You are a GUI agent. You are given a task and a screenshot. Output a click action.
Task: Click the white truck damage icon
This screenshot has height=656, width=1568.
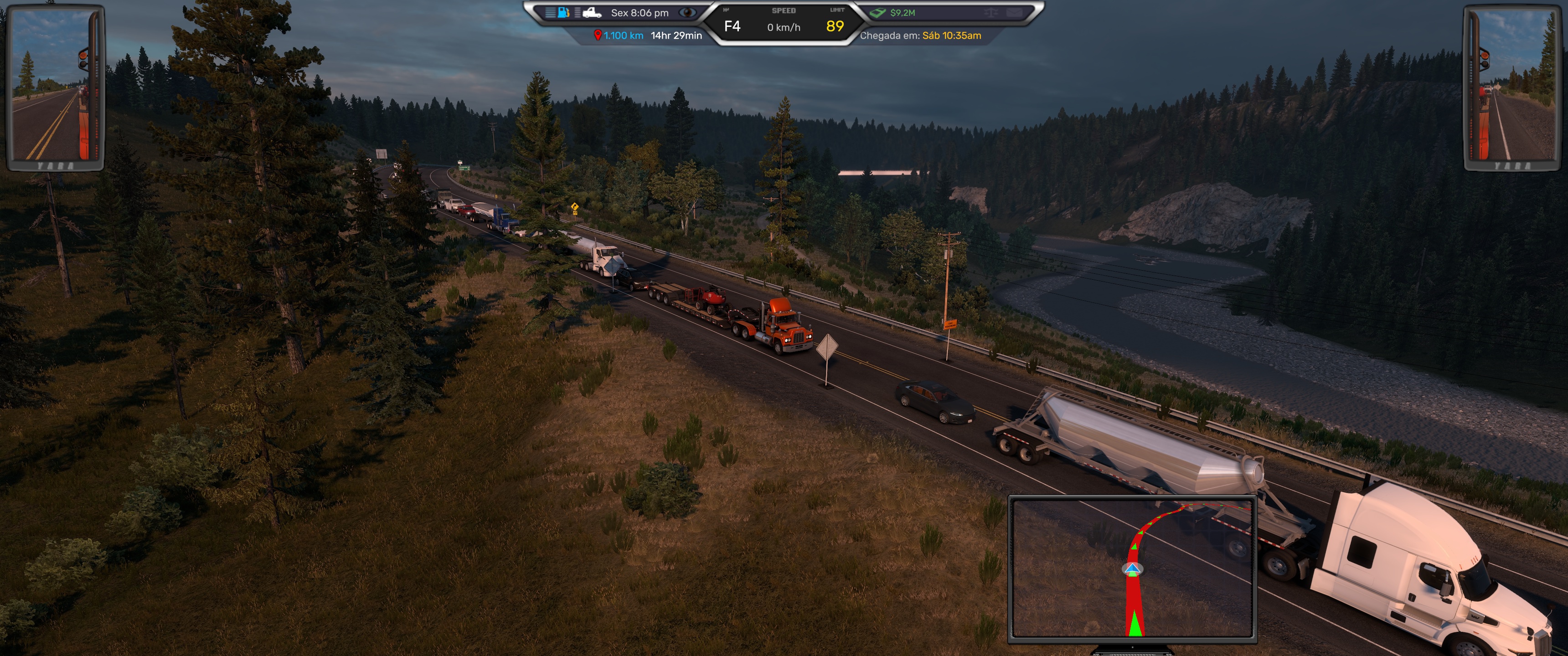[x=591, y=12]
